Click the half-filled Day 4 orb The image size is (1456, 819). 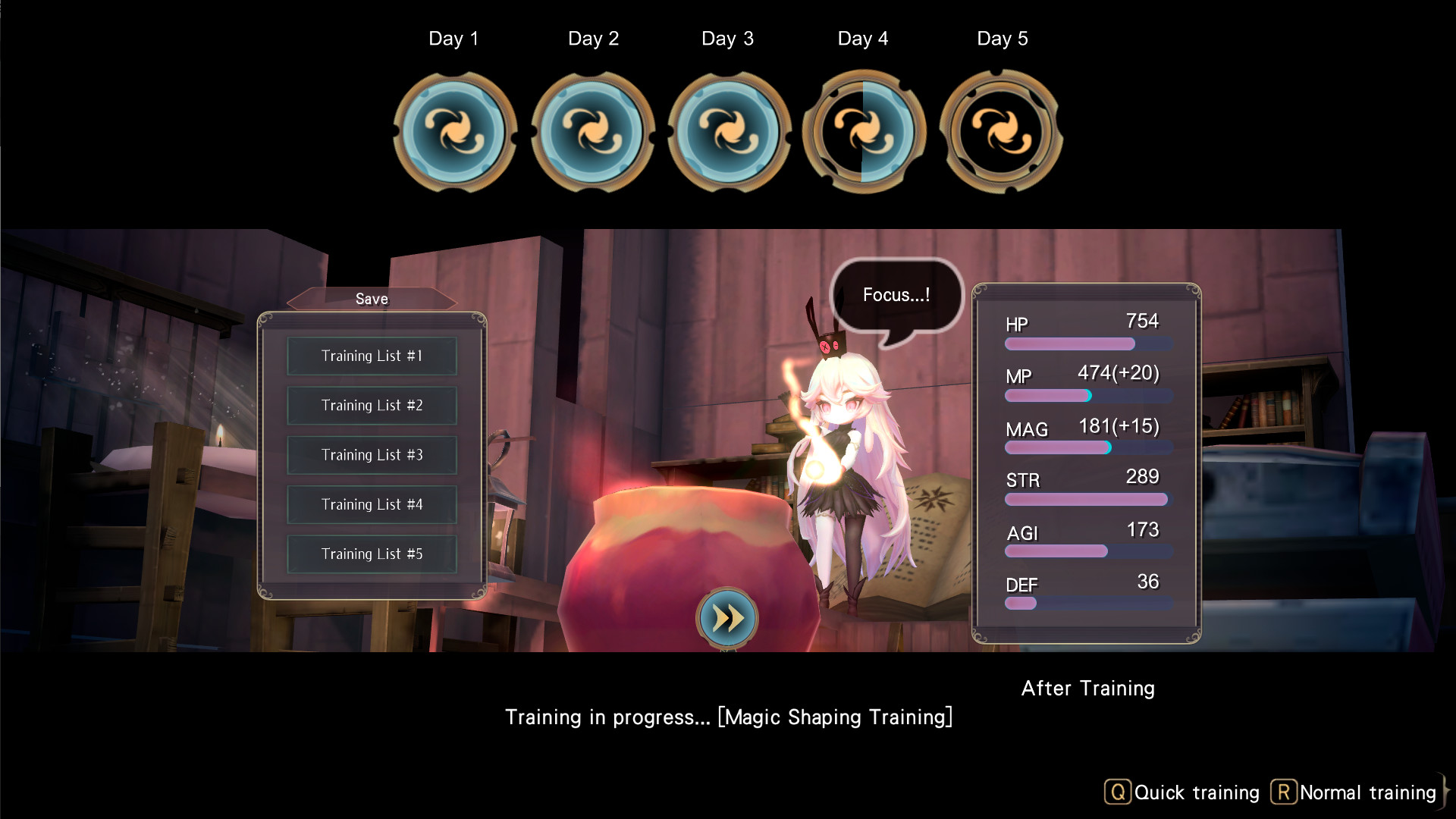[x=863, y=131]
